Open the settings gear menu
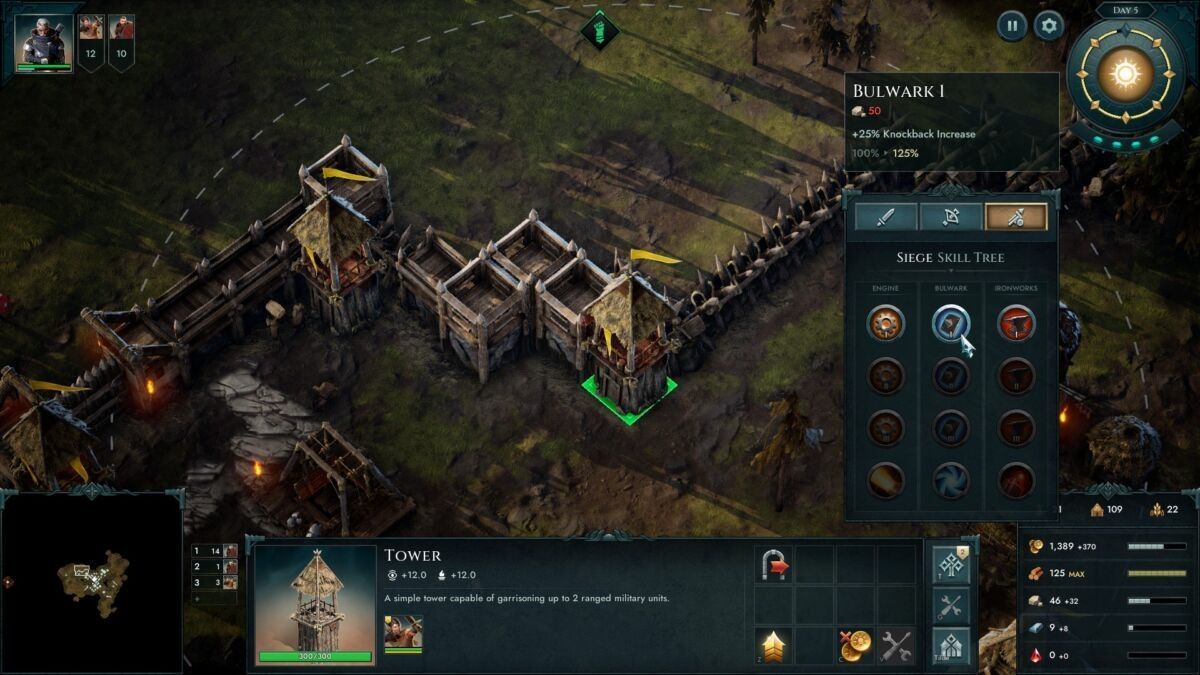The width and height of the screenshot is (1200, 675). [1048, 26]
